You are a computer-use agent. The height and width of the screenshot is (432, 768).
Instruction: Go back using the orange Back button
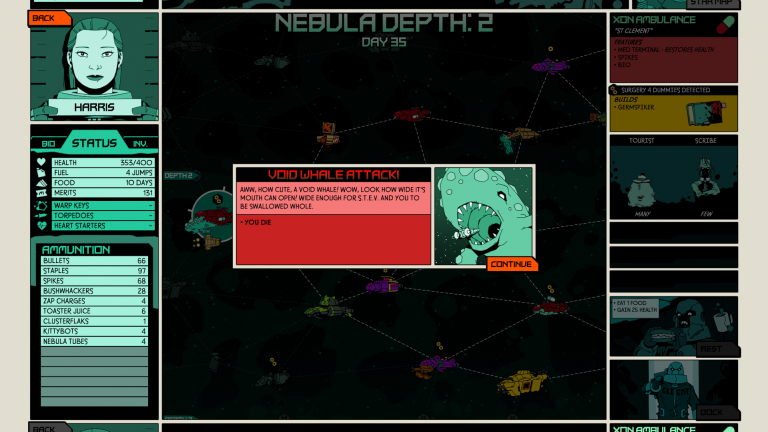click(x=47, y=18)
